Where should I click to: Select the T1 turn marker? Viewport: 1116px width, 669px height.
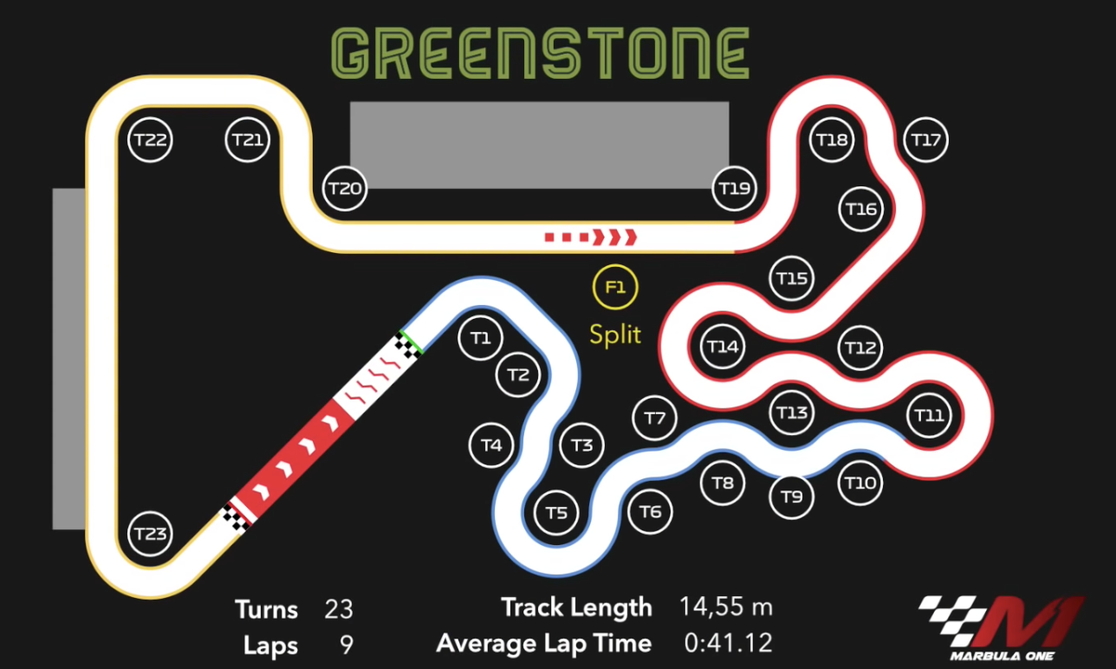[x=481, y=338]
